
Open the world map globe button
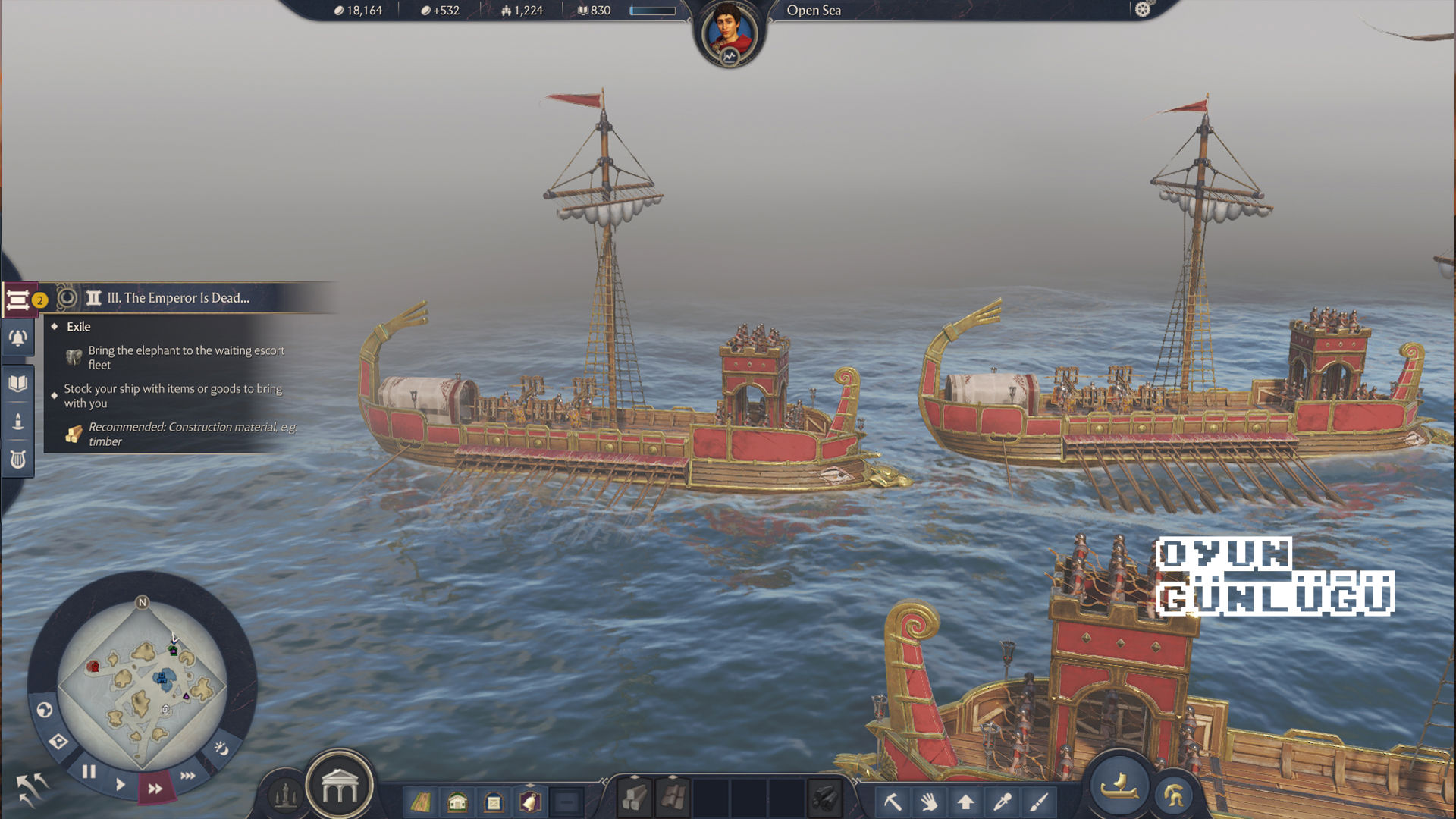tap(45, 710)
